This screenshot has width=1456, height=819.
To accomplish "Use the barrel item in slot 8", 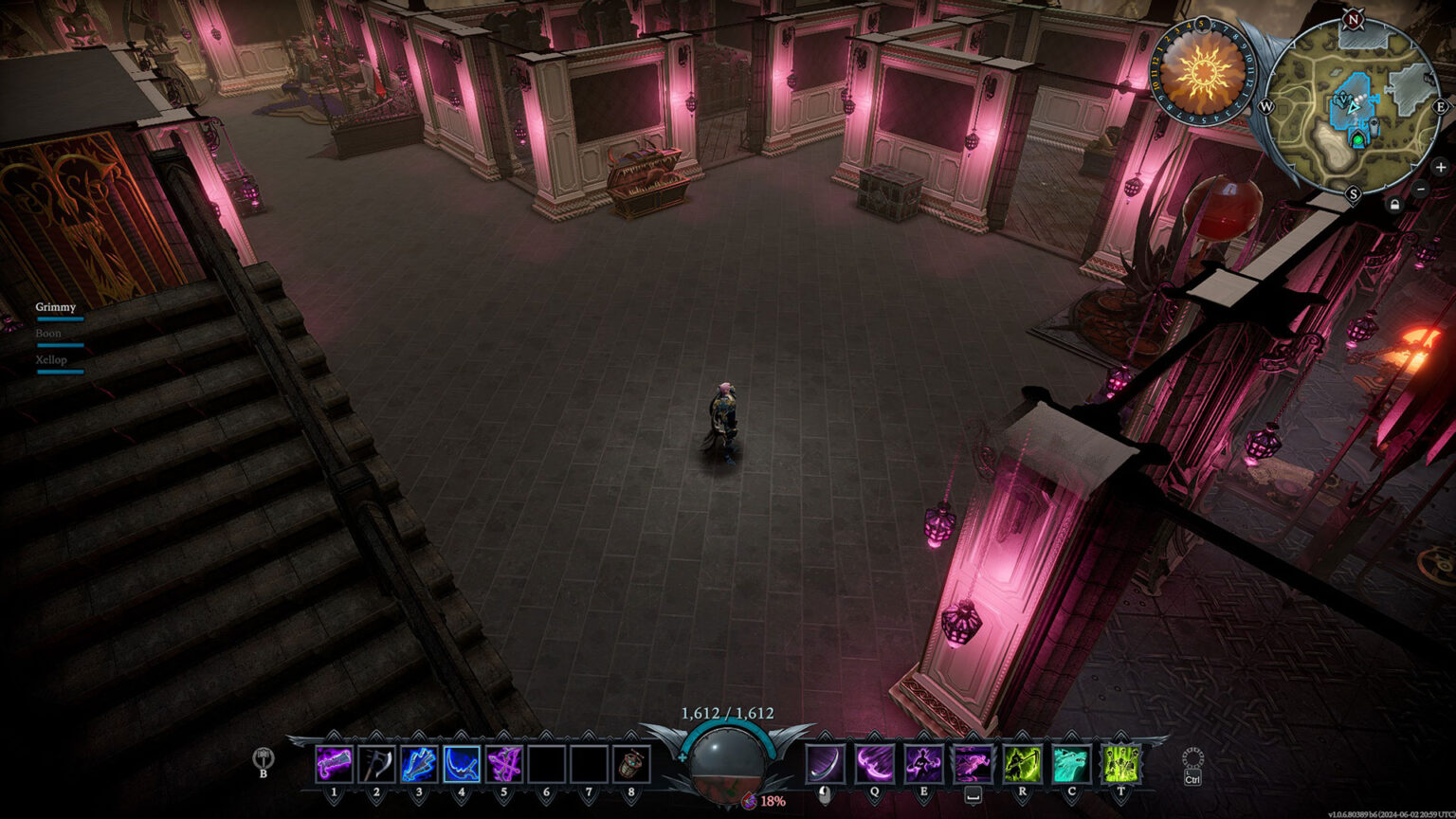I will (631, 764).
